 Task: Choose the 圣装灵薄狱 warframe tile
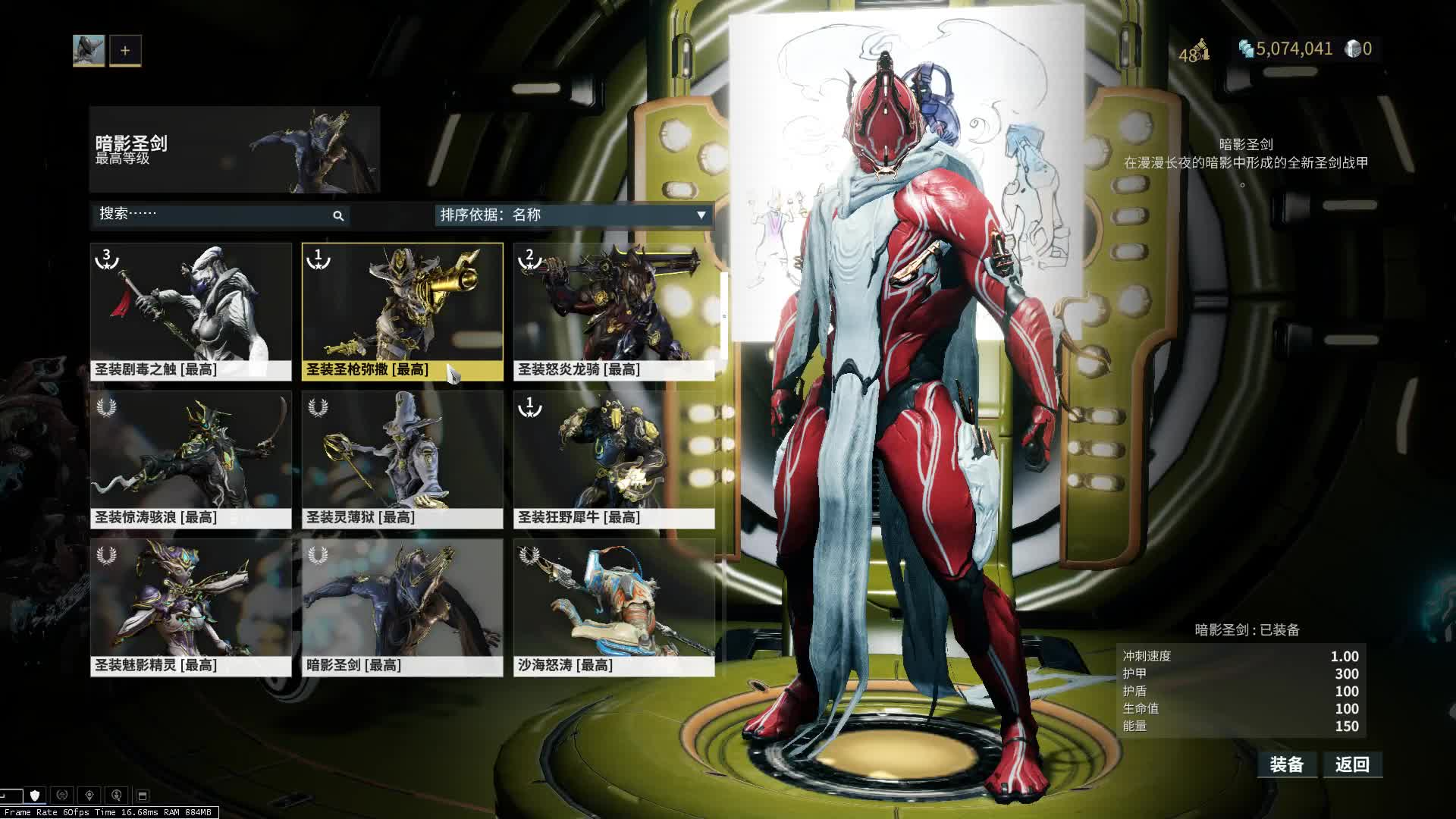[x=402, y=459]
